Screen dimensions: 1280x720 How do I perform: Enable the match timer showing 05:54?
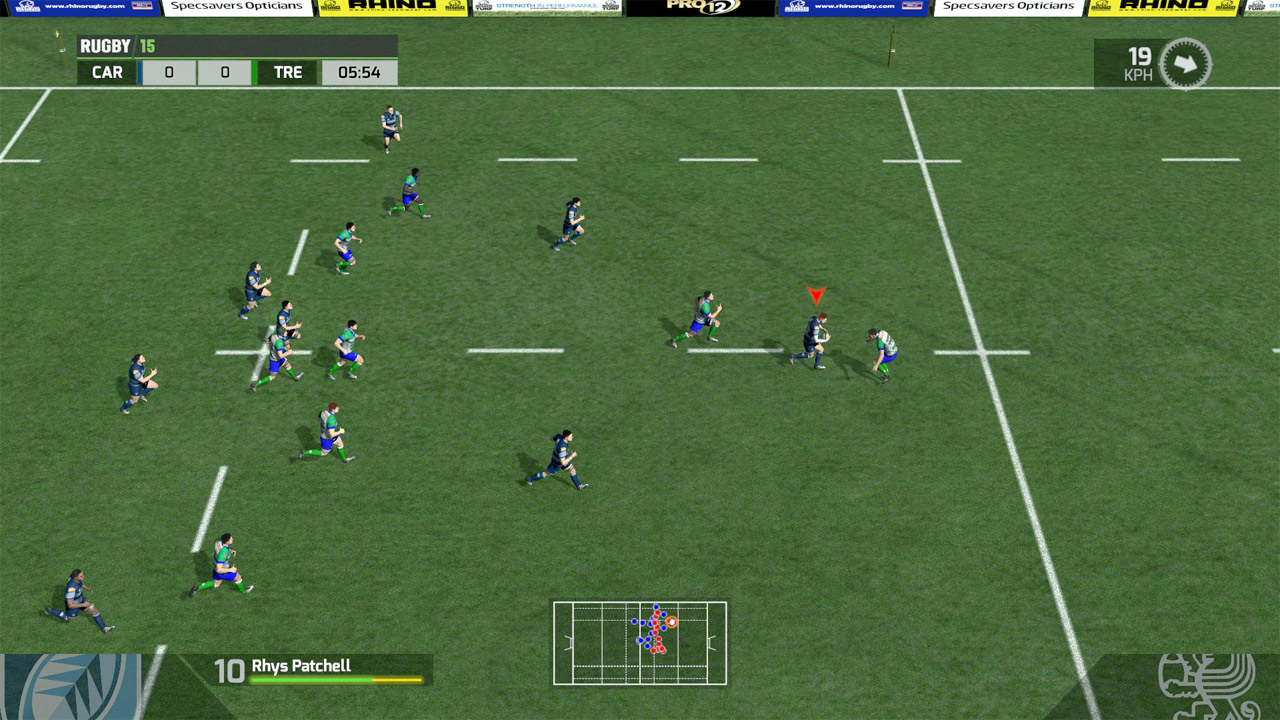(359, 72)
